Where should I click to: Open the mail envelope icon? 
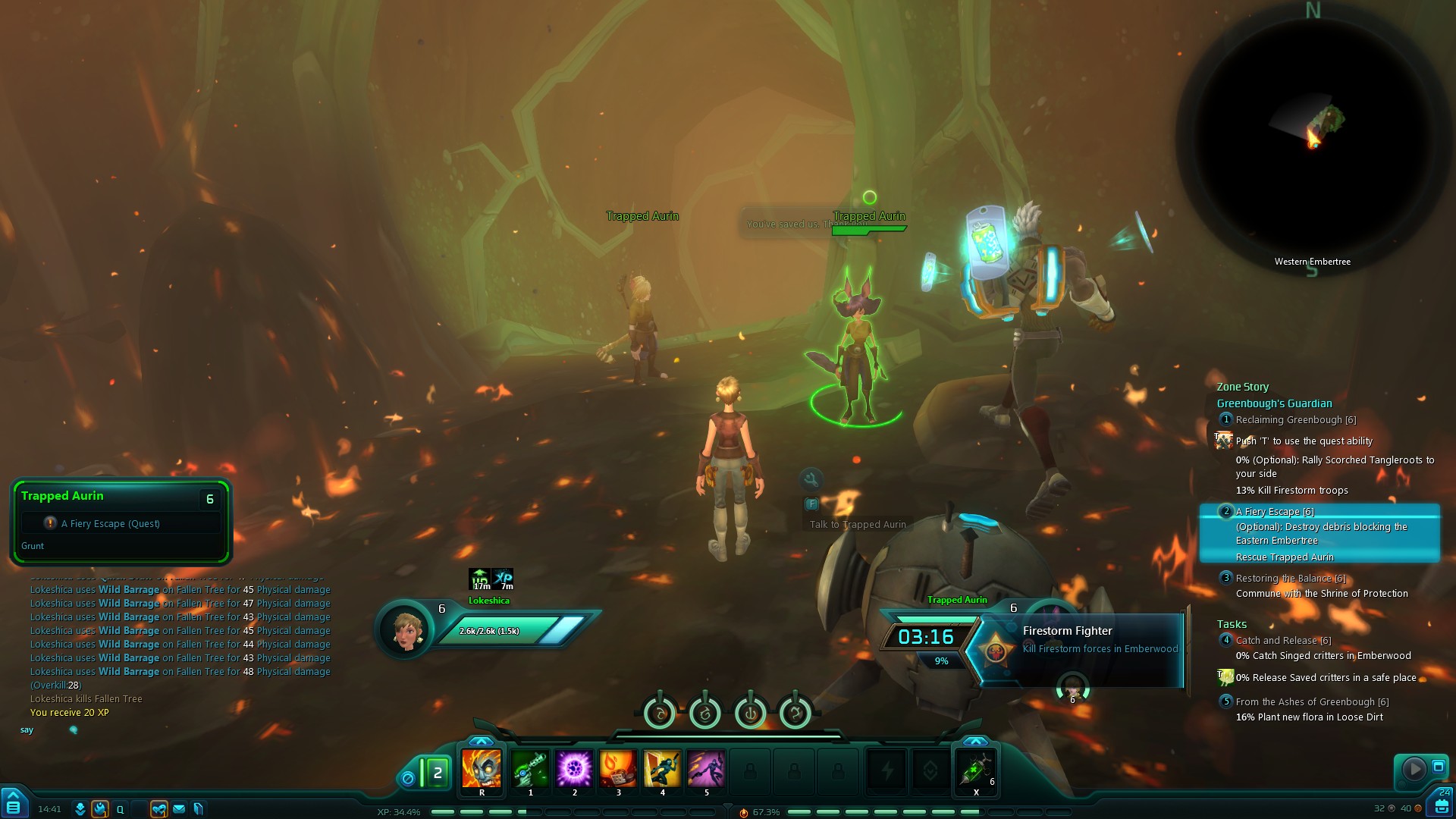click(179, 809)
